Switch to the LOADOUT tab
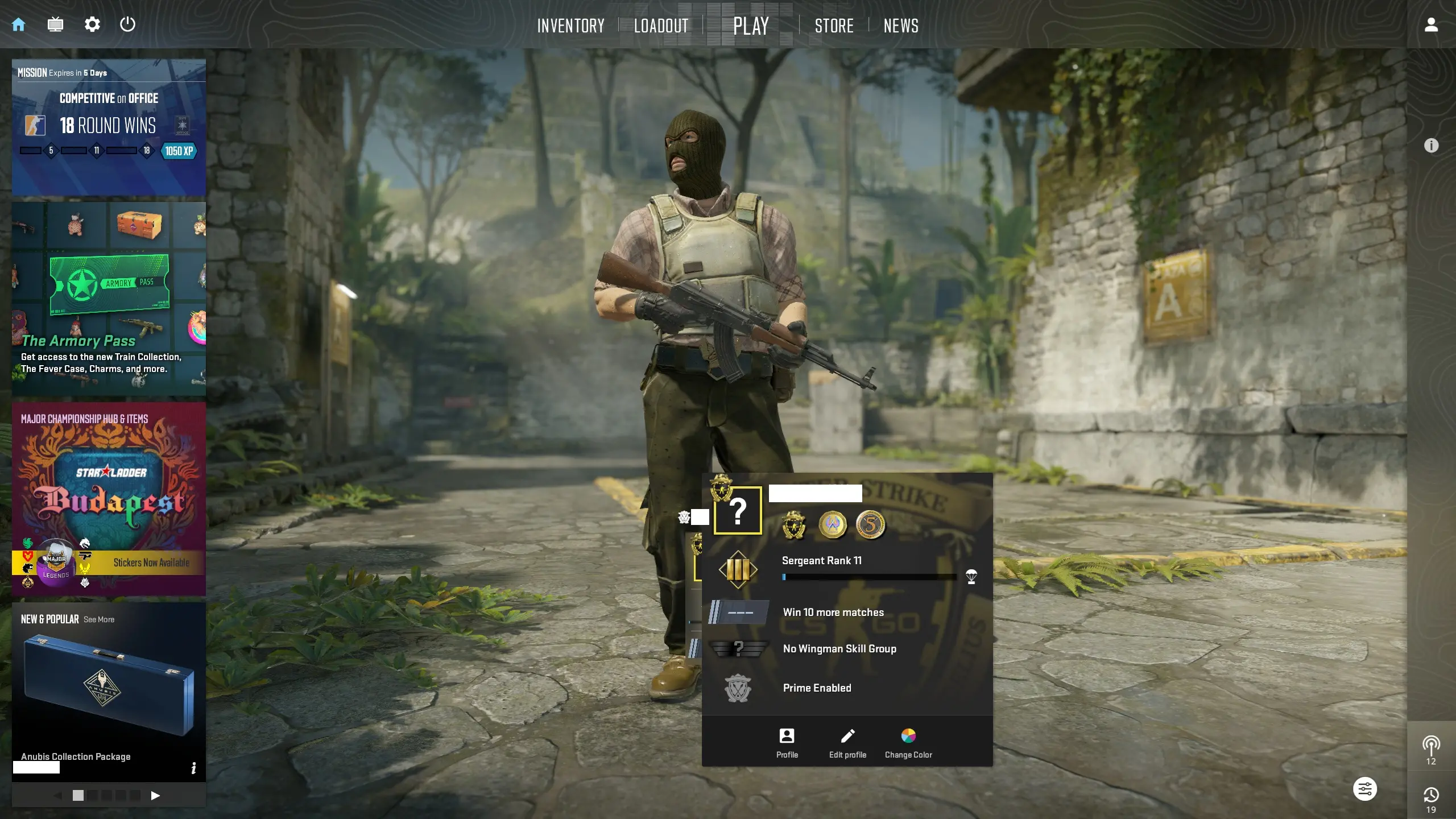The image size is (1456, 819). click(660, 25)
